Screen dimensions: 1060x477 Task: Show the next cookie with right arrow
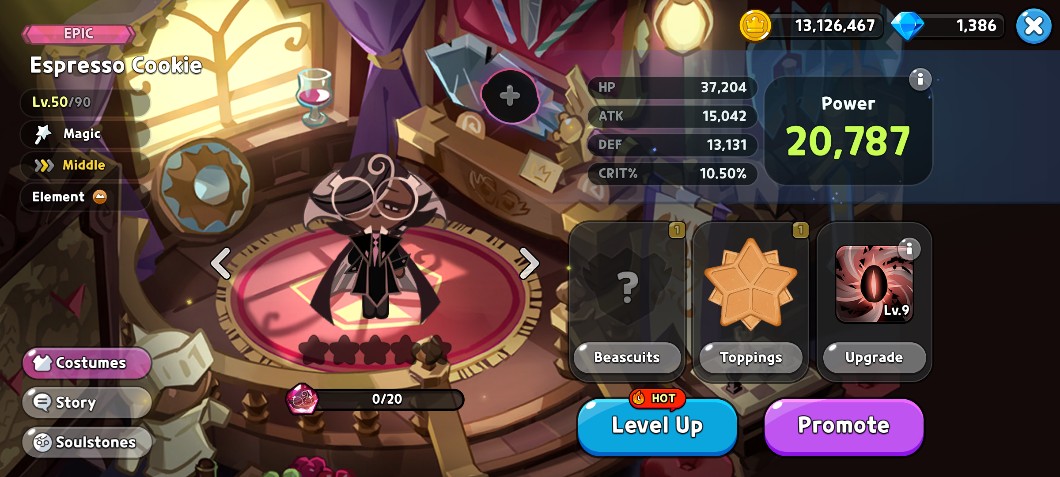(529, 263)
